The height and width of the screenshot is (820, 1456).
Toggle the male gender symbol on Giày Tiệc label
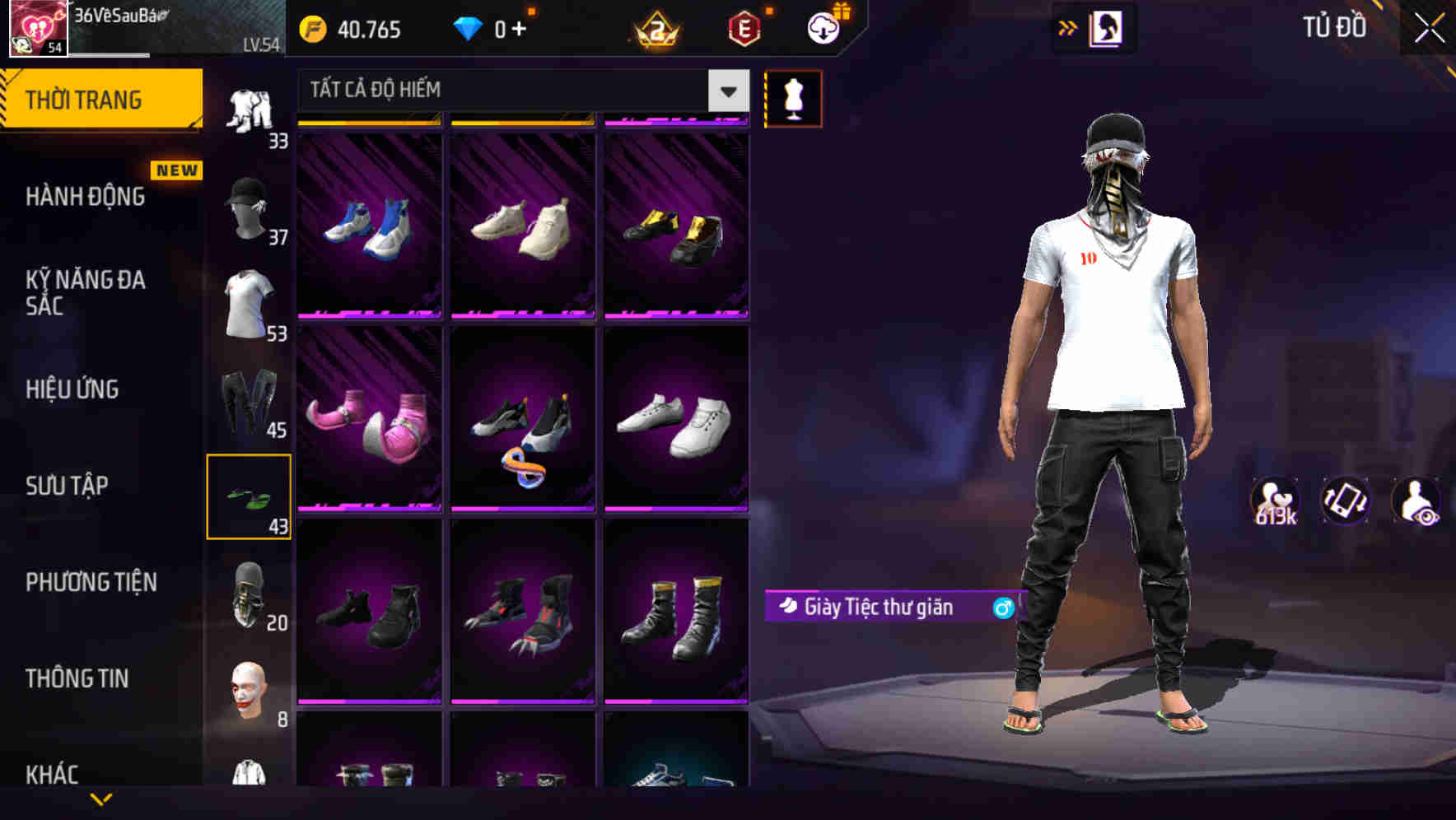1001,608
